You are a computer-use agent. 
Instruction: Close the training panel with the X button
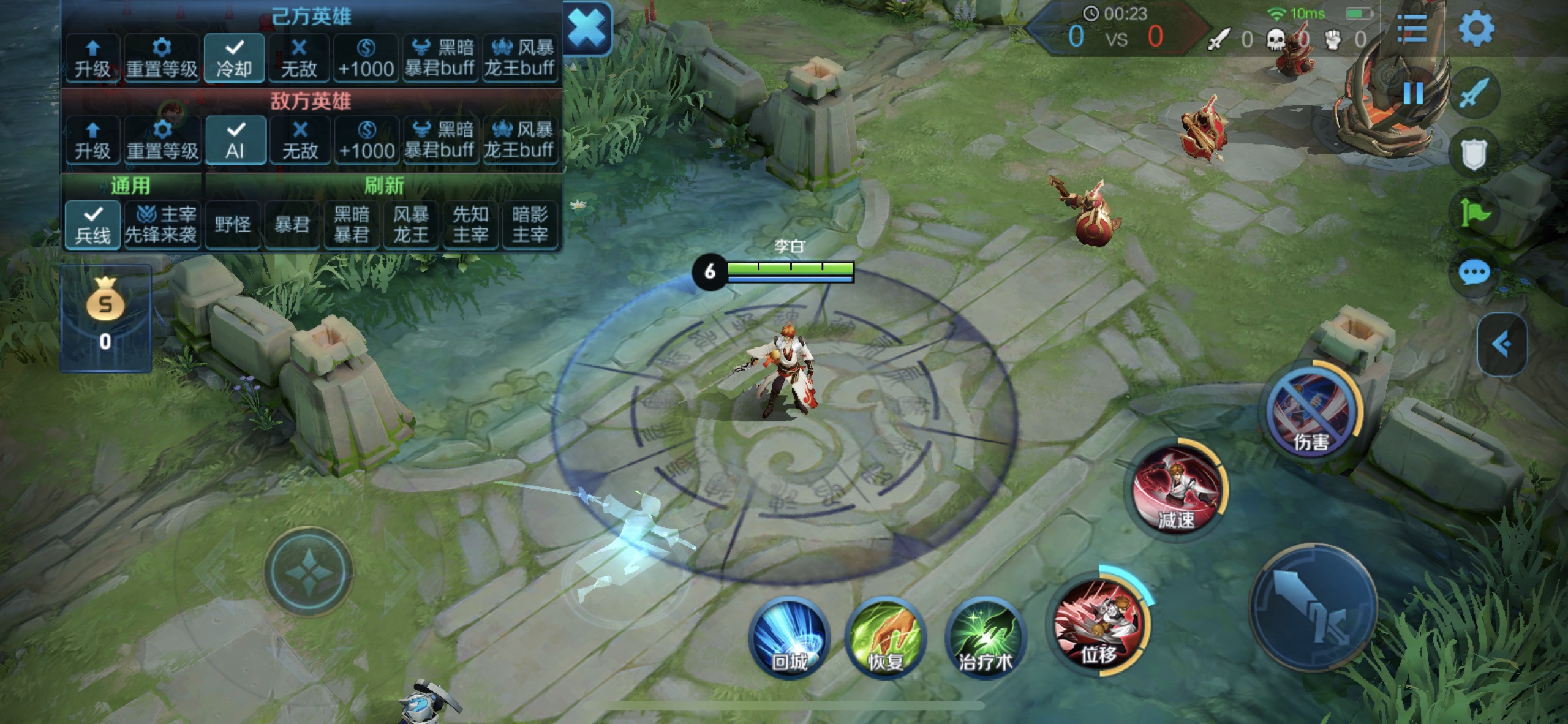point(586,29)
